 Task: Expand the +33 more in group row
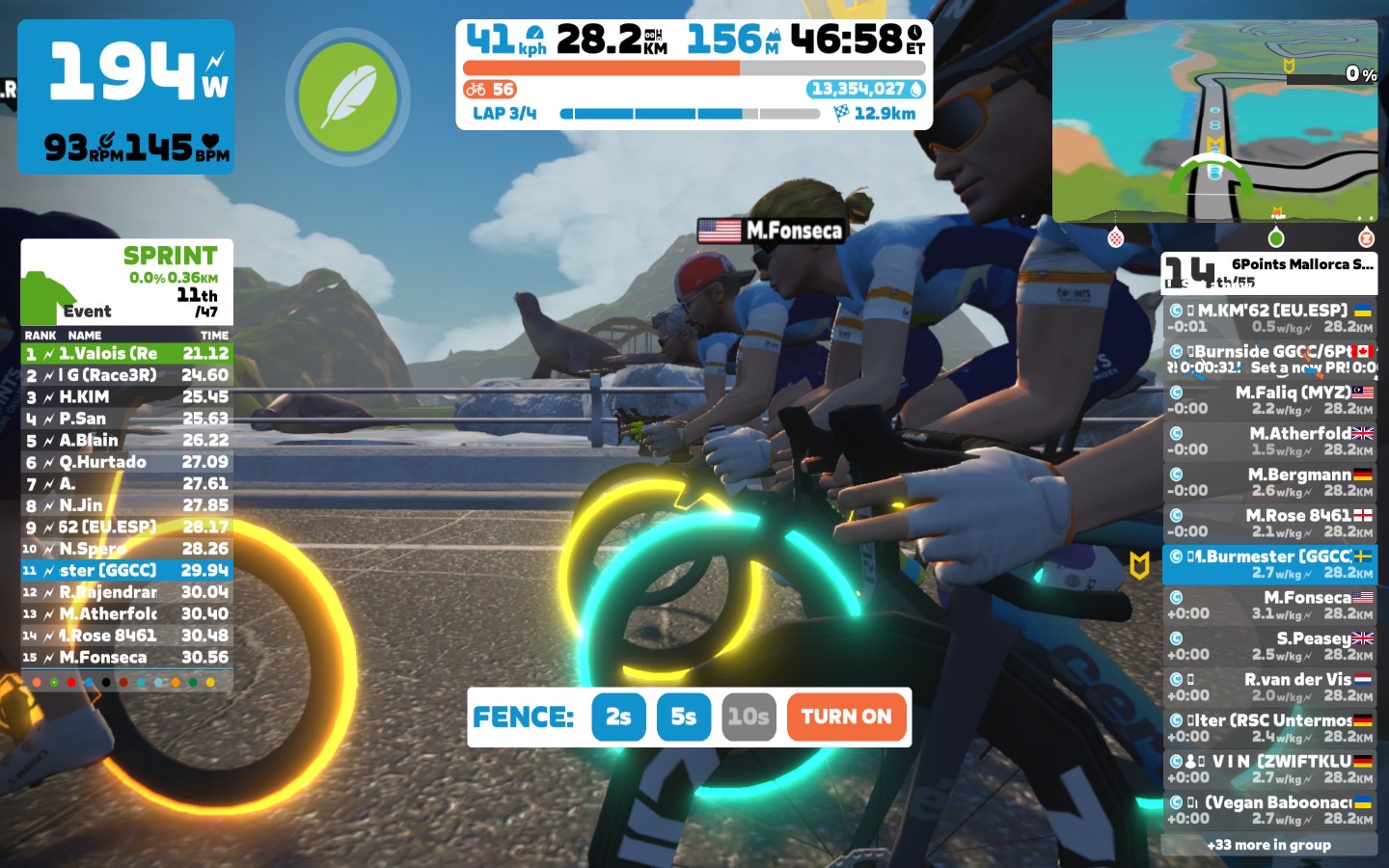(1269, 845)
